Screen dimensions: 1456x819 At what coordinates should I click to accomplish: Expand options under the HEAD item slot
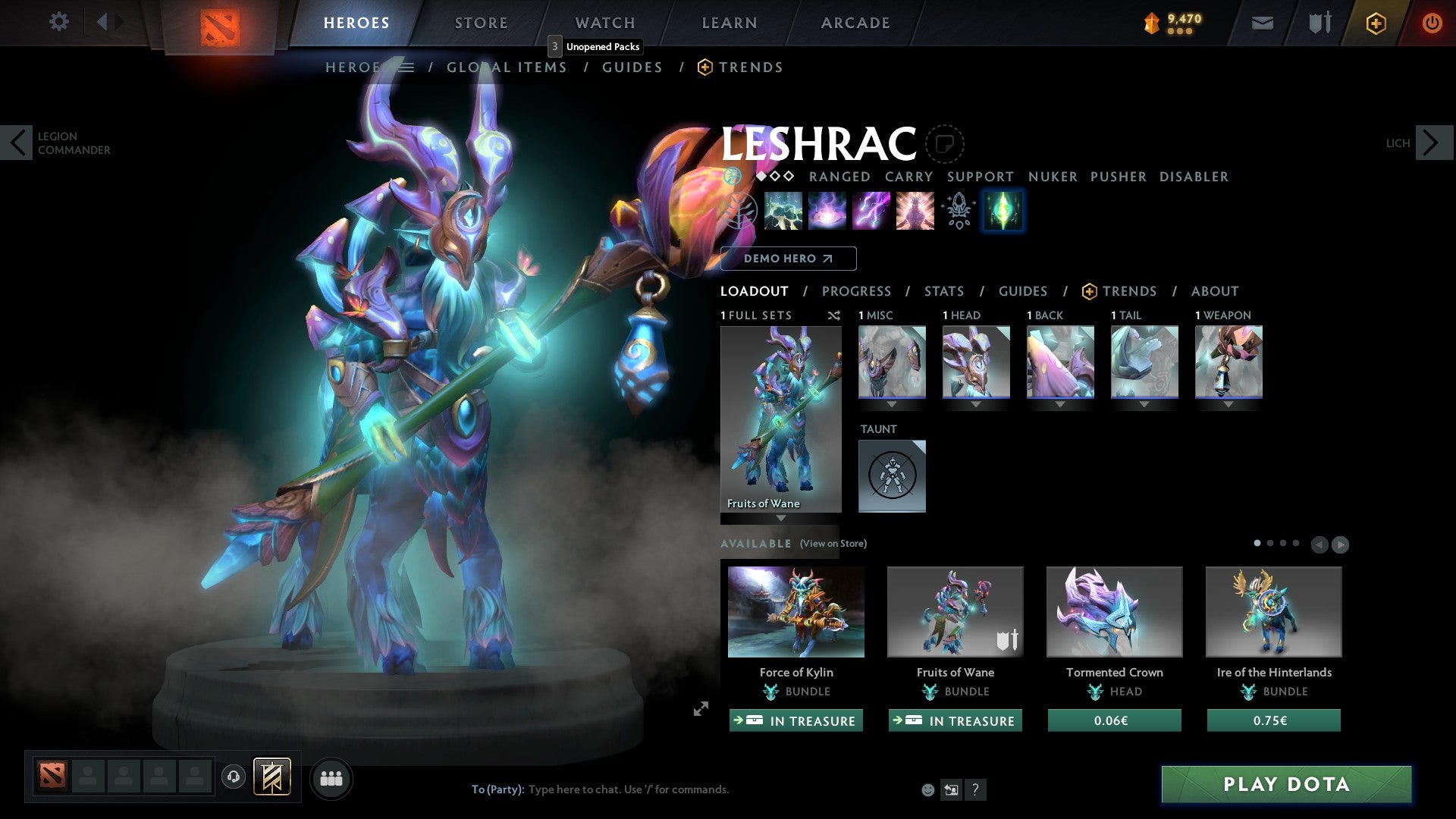(x=976, y=404)
